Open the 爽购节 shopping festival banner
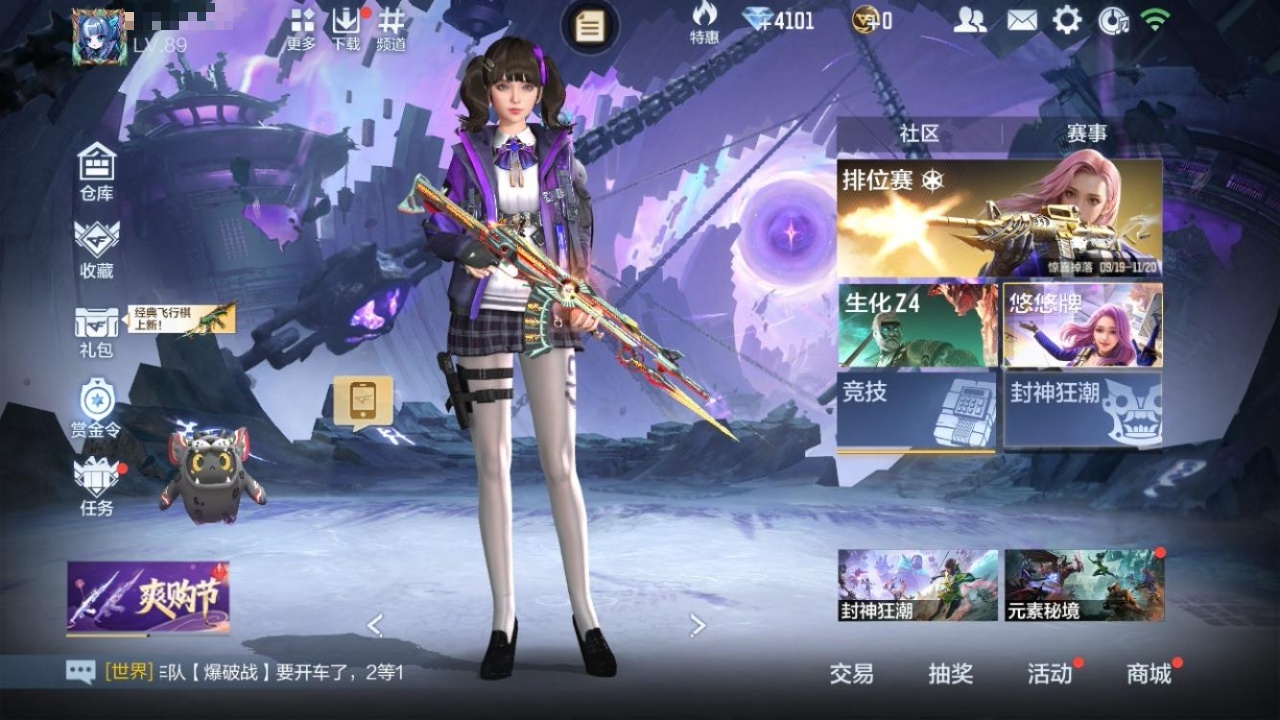 (148, 597)
